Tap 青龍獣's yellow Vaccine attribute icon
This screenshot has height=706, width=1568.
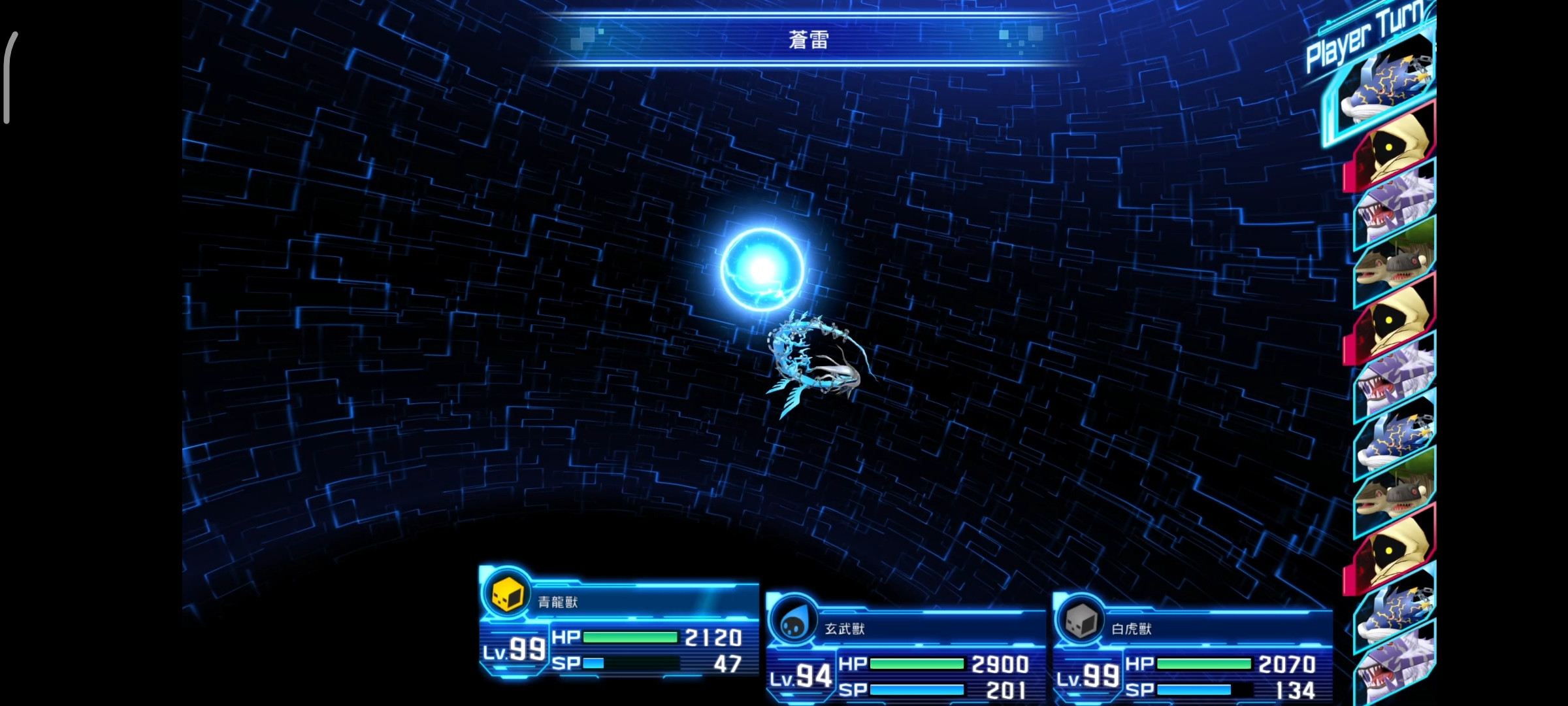(x=508, y=596)
